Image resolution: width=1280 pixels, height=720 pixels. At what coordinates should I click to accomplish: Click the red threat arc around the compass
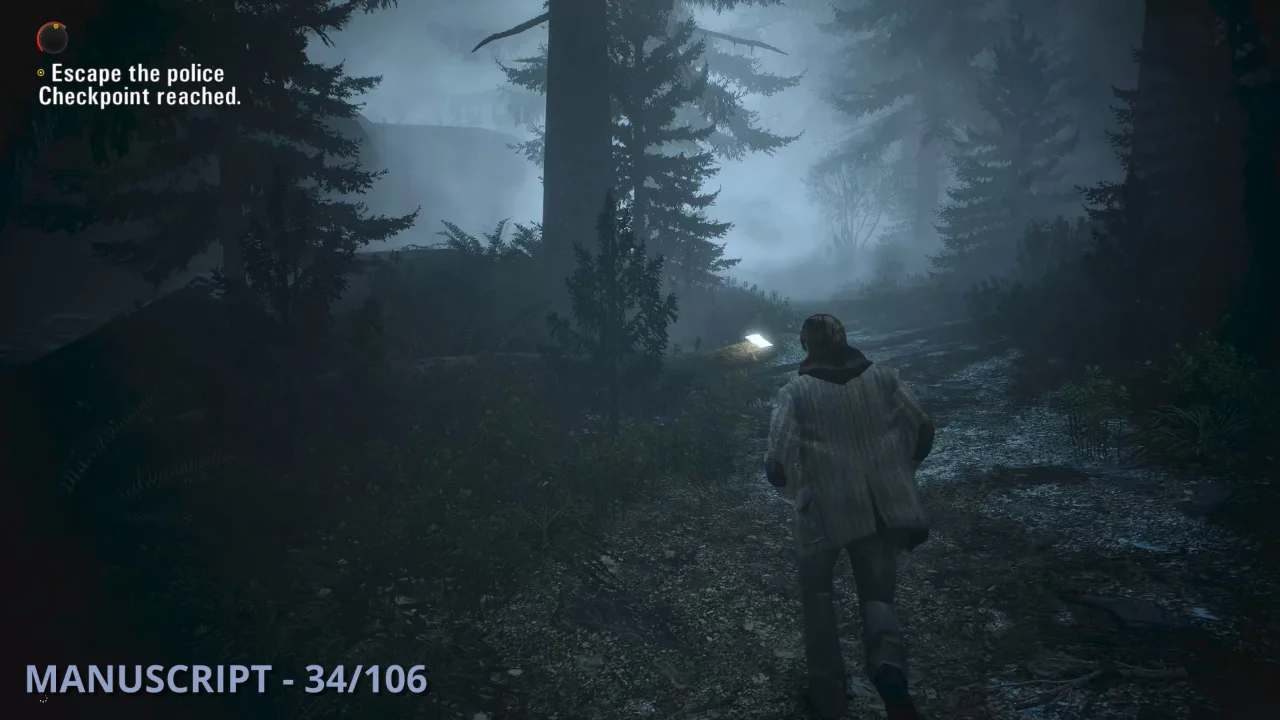click(40, 40)
